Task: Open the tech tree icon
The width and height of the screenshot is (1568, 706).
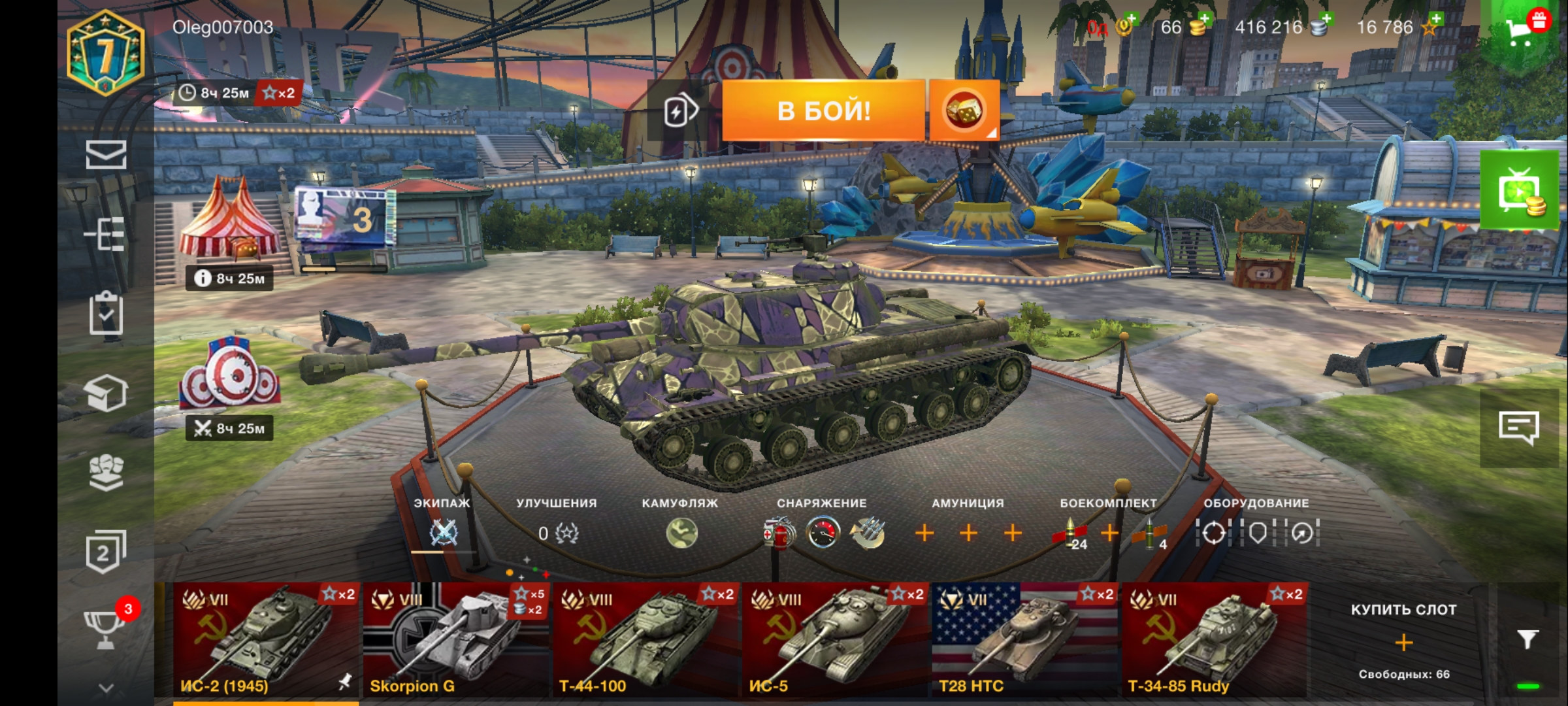Action: click(106, 233)
